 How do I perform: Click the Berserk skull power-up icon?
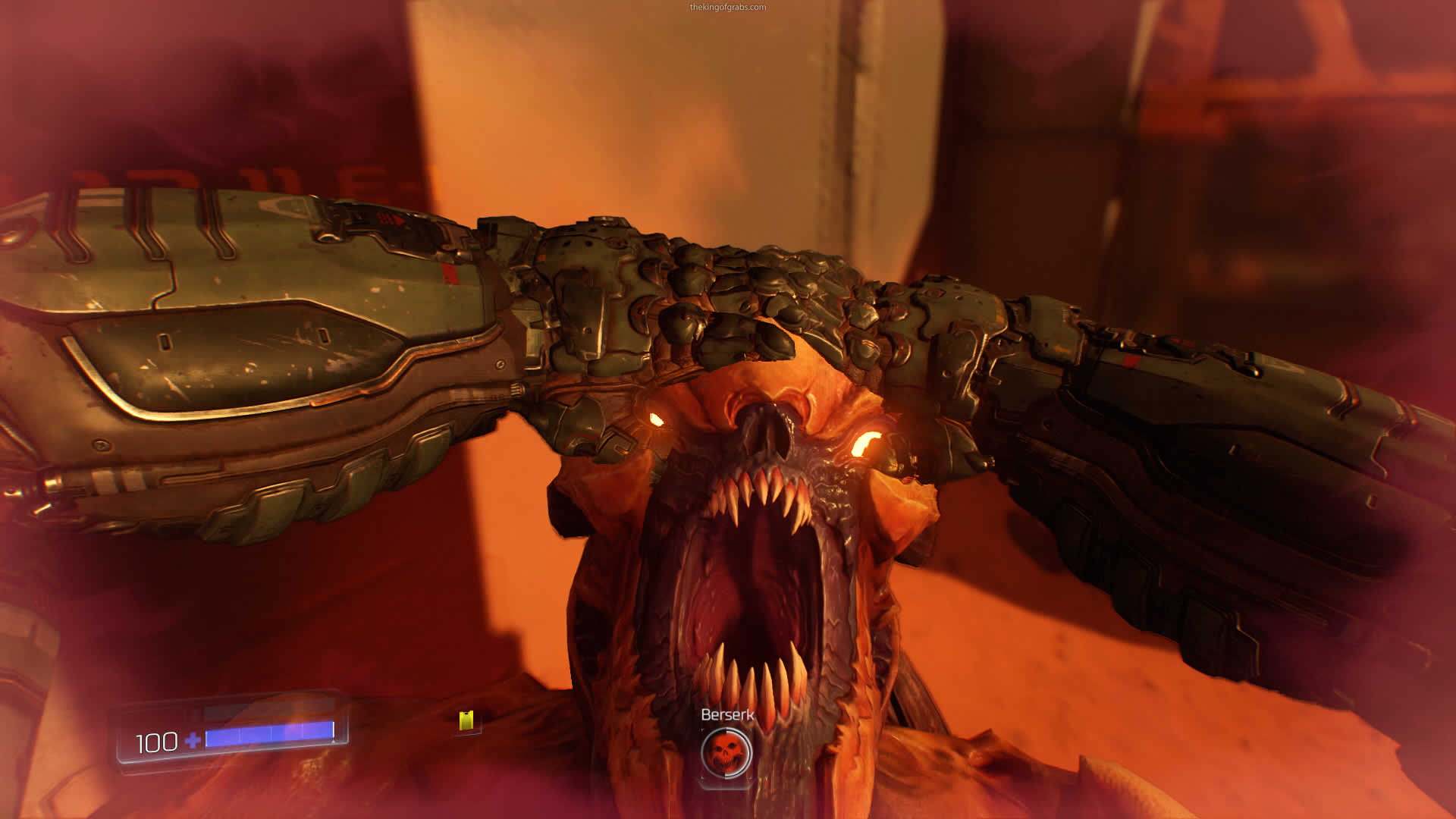(726, 753)
